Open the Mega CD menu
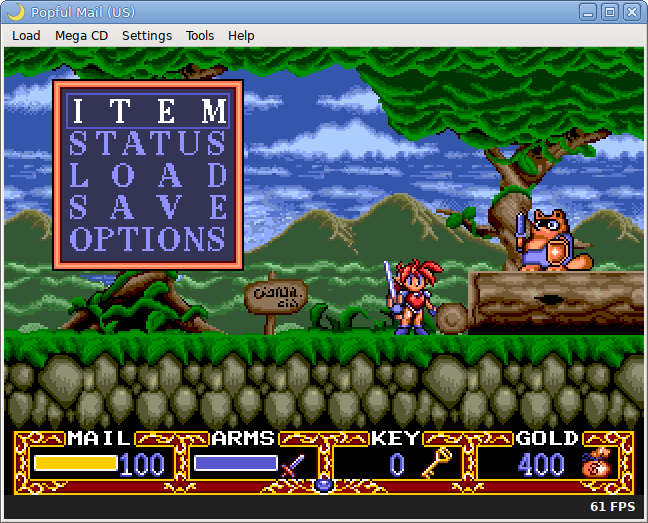Viewport: 648px width, 523px height. (81, 35)
